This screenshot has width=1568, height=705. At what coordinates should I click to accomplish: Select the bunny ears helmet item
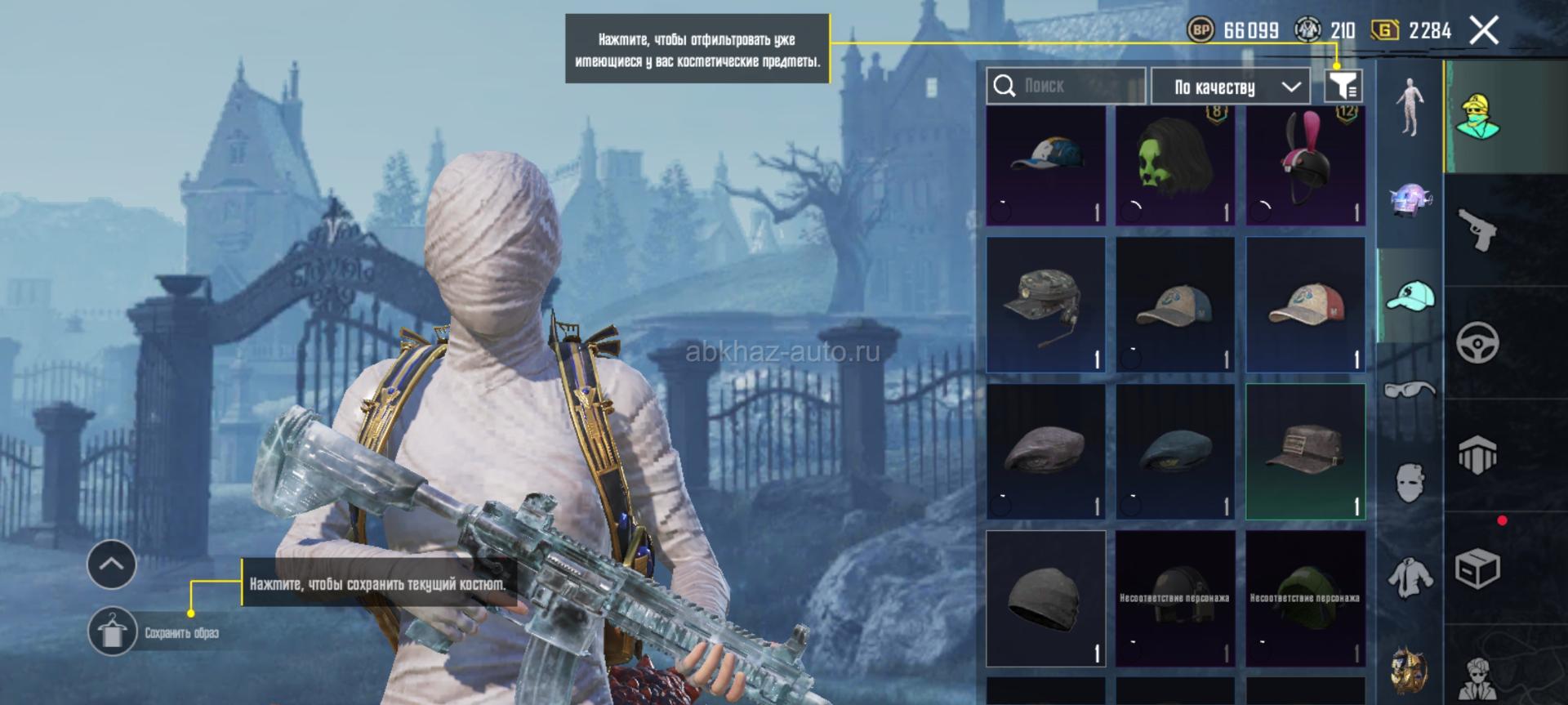tap(1305, 166)
